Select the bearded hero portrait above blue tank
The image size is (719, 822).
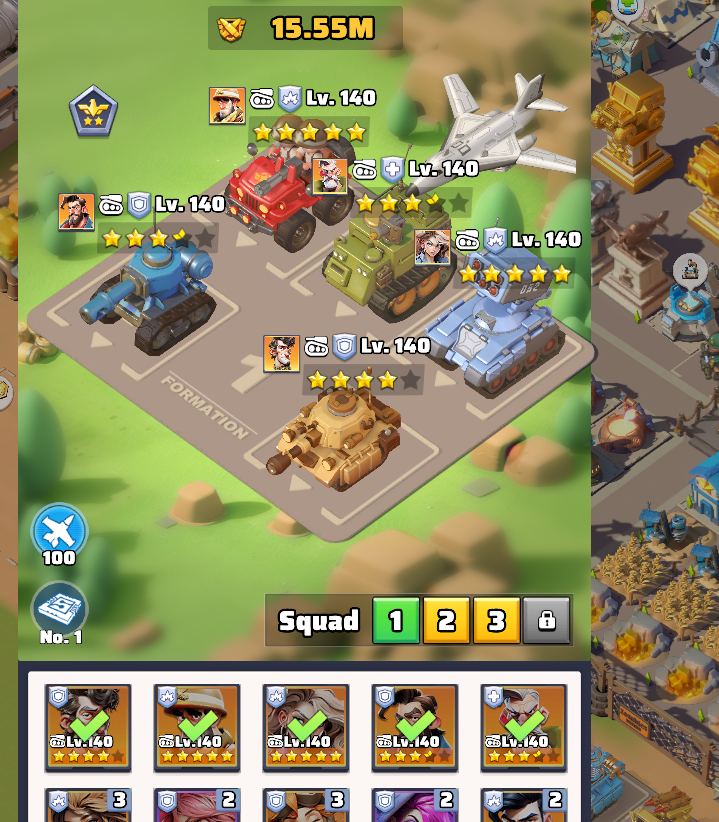(76, 212)
